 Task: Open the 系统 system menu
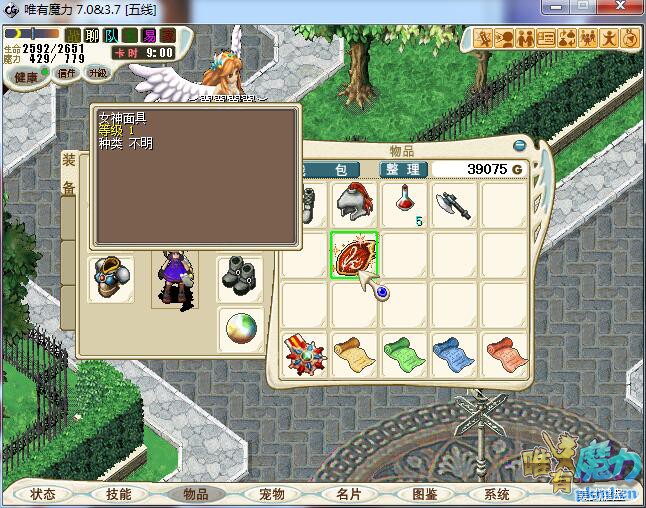tap(497, 494)
